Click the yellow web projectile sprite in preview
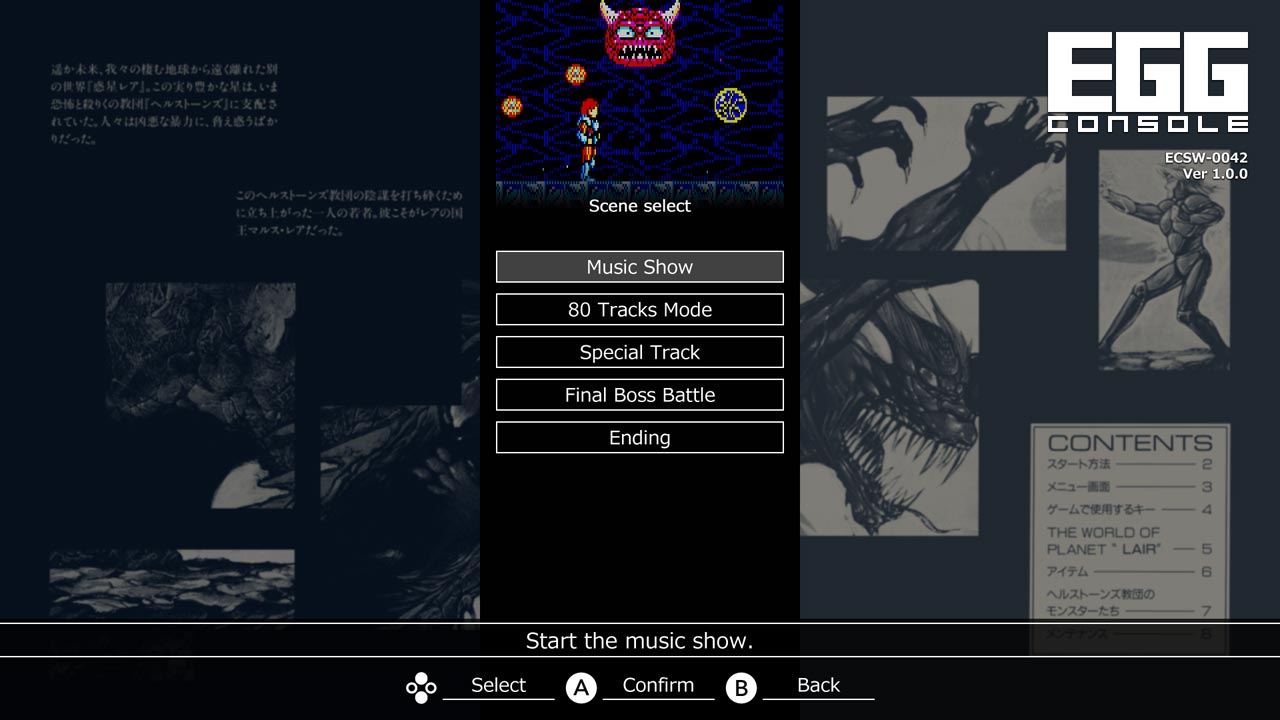The image size is (1280, 720). (732, 104)
